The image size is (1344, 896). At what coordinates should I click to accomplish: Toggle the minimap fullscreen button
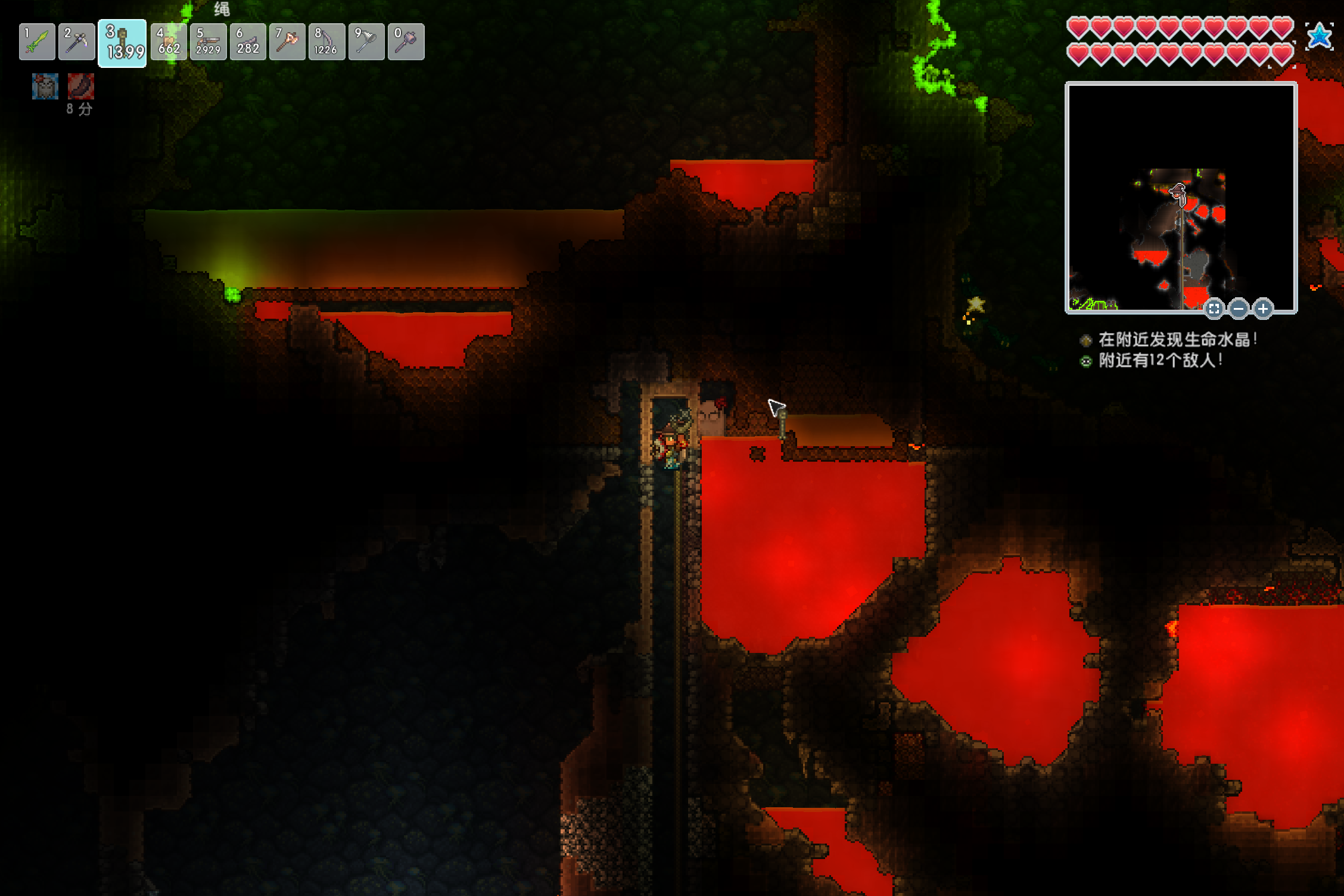(1214, 309)
